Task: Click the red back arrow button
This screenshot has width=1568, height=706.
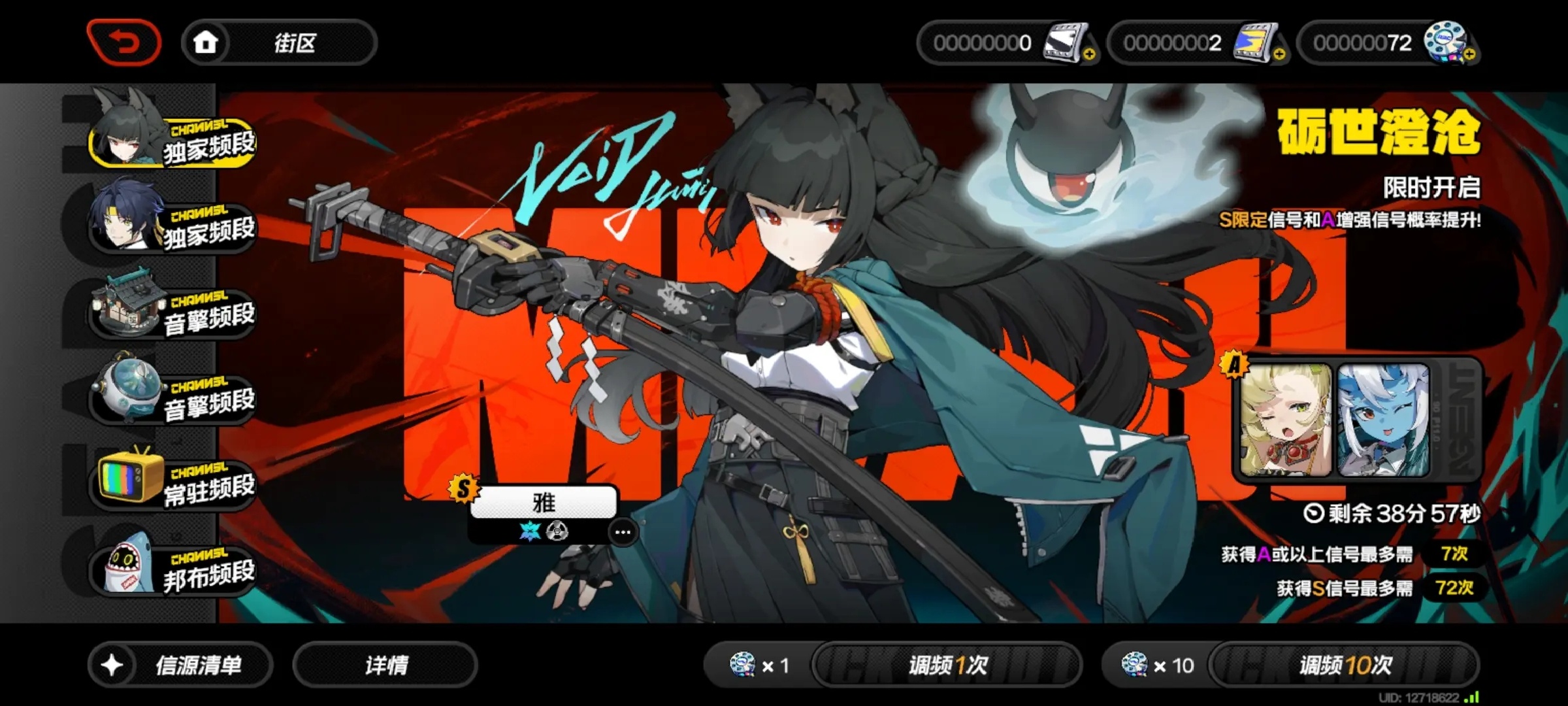Action: click(123, 43)
